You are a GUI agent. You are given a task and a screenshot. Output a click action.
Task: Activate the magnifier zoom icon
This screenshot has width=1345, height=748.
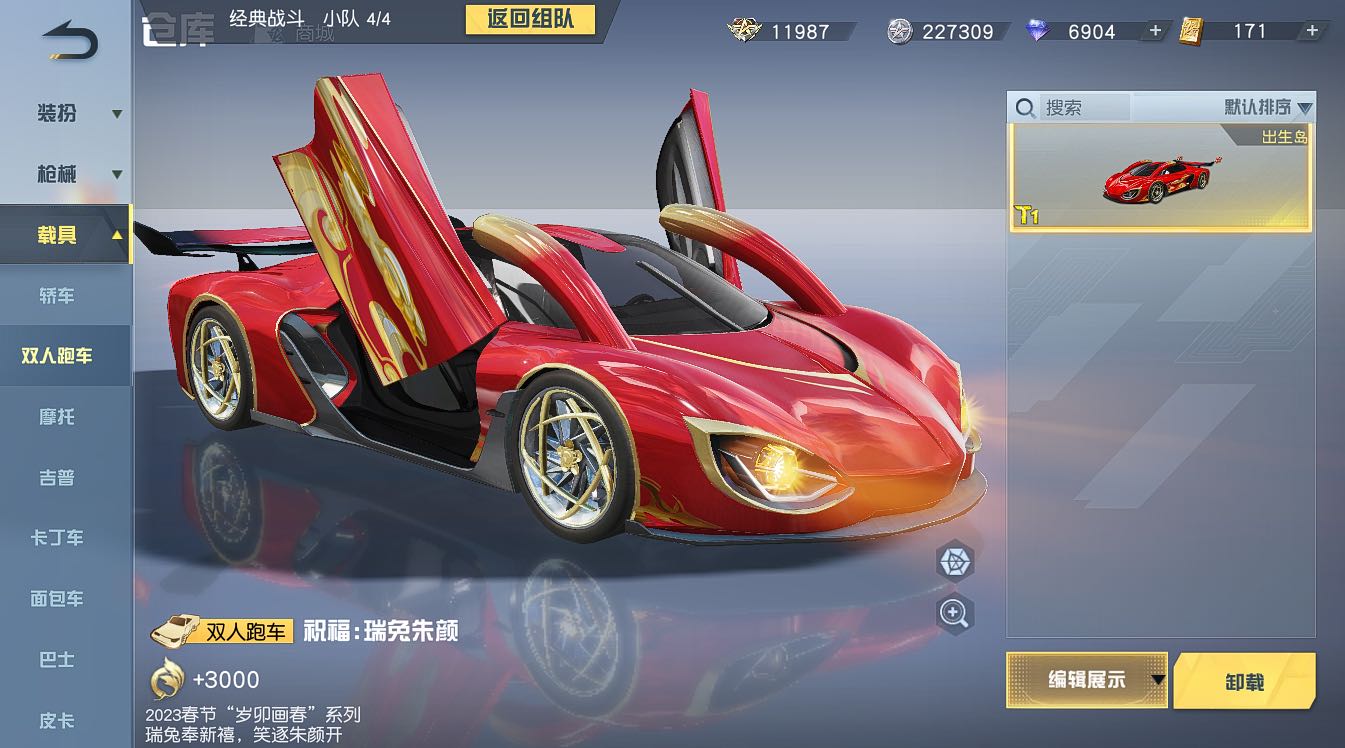955,613
